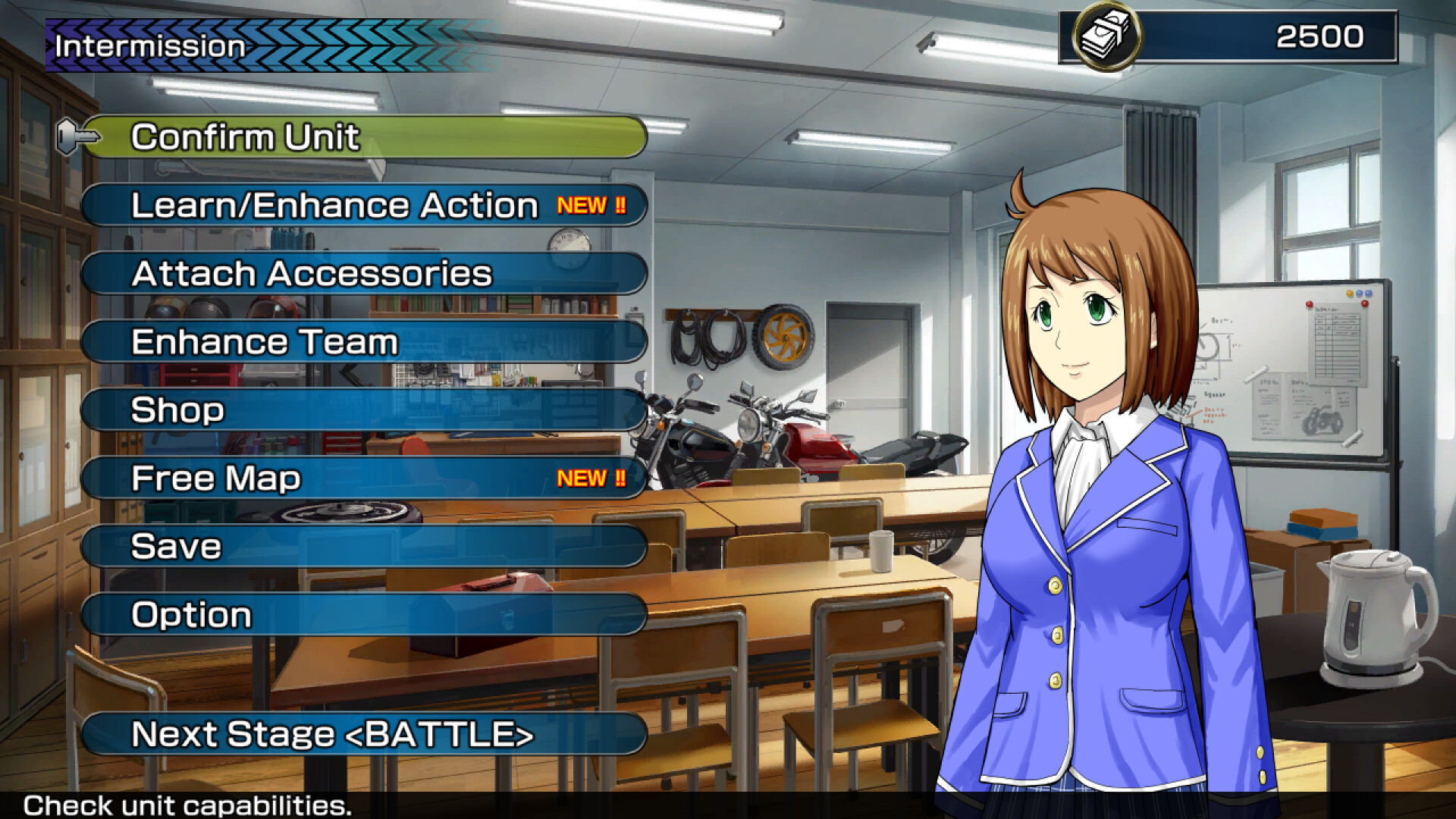Save the game progress
The width and height of the screenshot is (1456, 819).
tap(364, 547)
